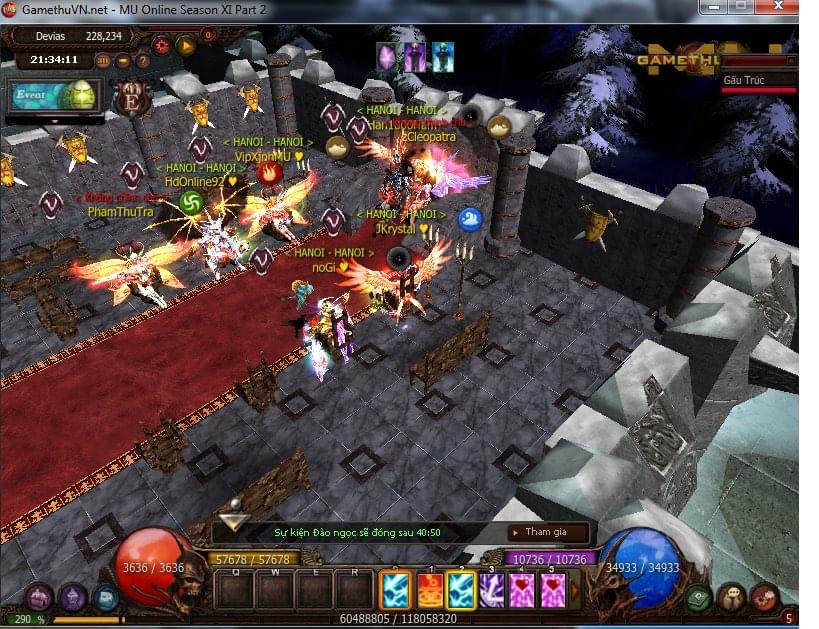Click the blue icon left of health orb

[x=105, y=597]
